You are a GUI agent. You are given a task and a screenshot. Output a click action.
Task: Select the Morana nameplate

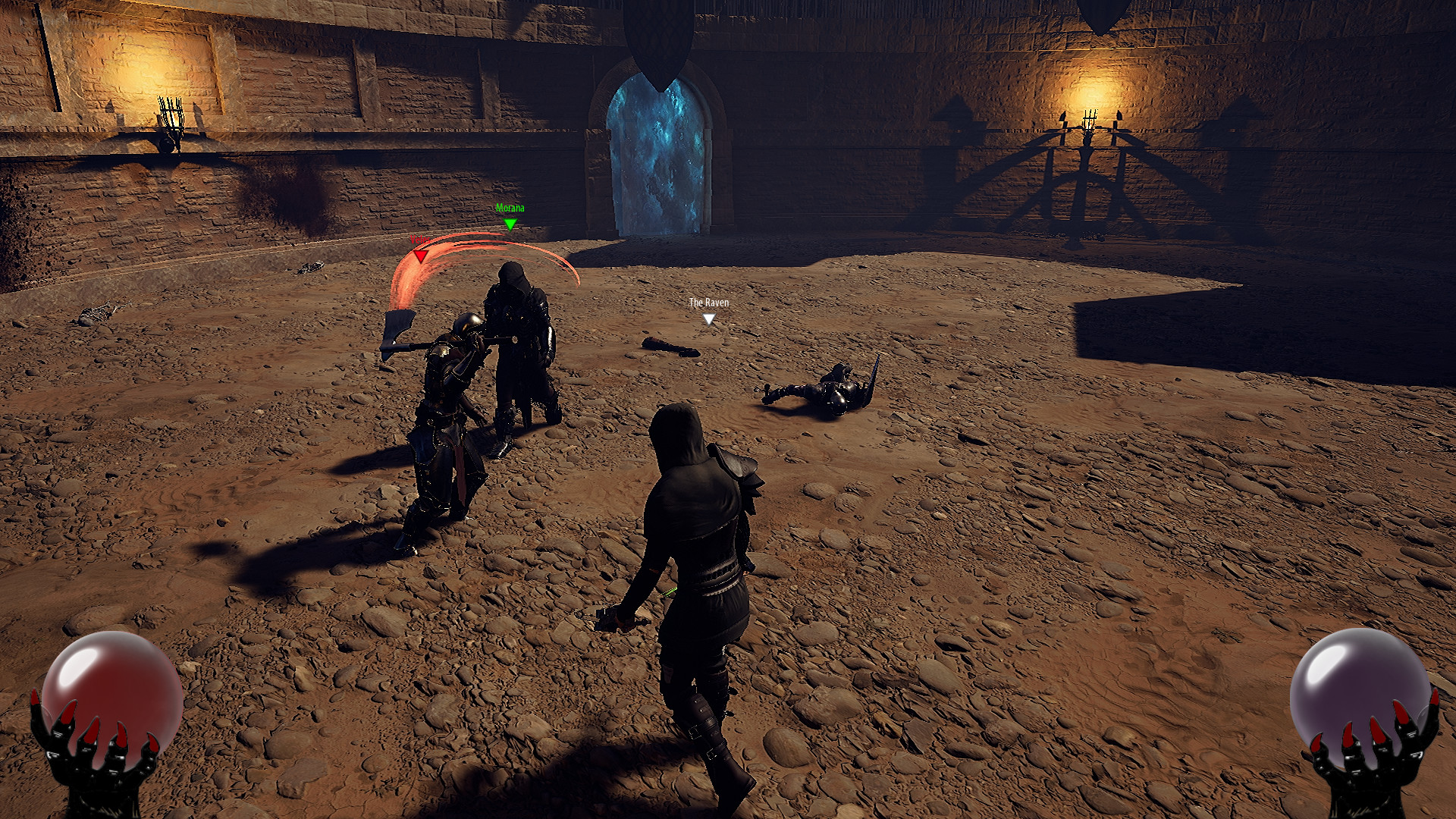509,206
